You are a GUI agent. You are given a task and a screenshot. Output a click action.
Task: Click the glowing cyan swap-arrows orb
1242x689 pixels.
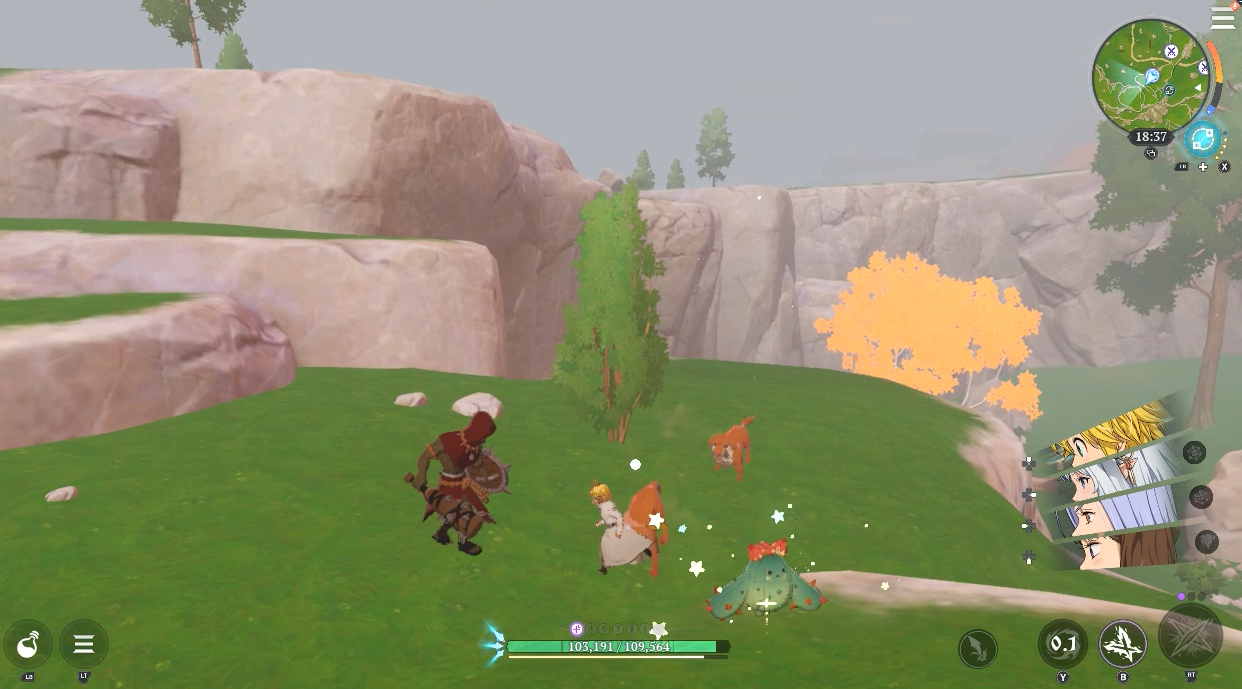(1202, 139)
